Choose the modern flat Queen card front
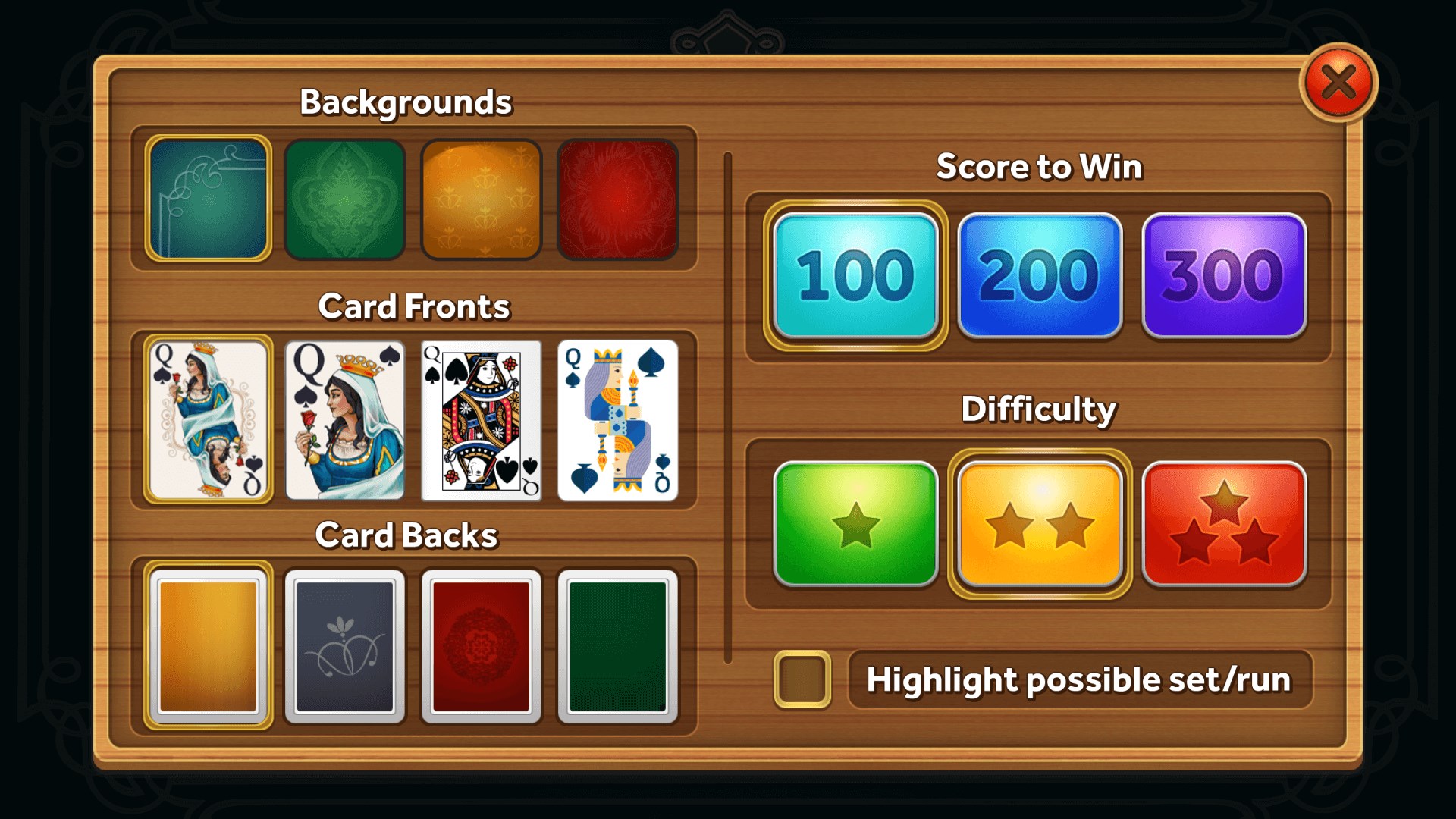Viewport: 1456px width, 819px height. click(x=618, y=418)
